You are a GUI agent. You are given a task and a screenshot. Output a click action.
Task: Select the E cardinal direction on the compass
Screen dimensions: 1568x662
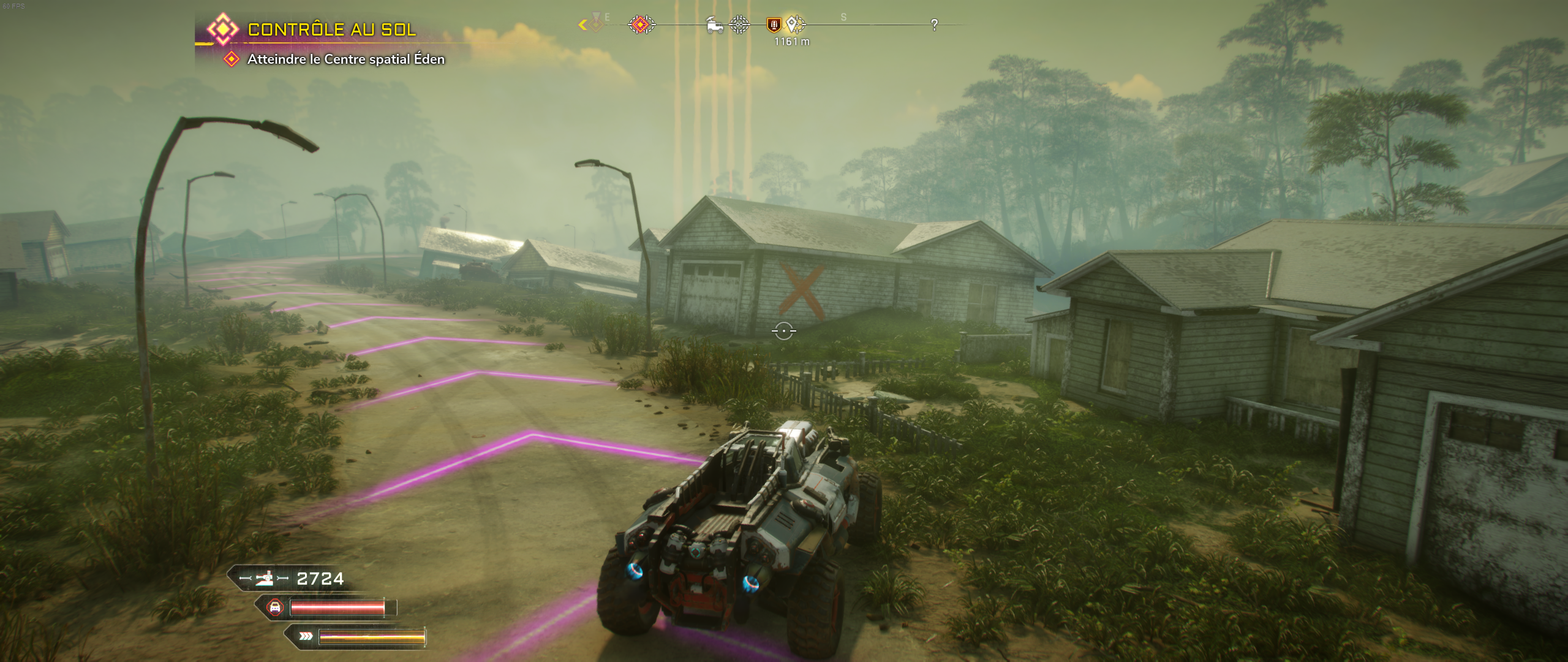pyautogui.click(x=608, y=17)
